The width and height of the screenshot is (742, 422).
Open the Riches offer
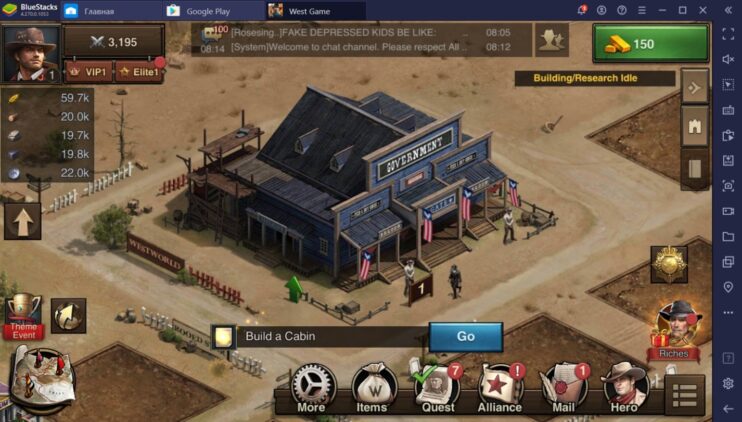click(x=674, y=331)
